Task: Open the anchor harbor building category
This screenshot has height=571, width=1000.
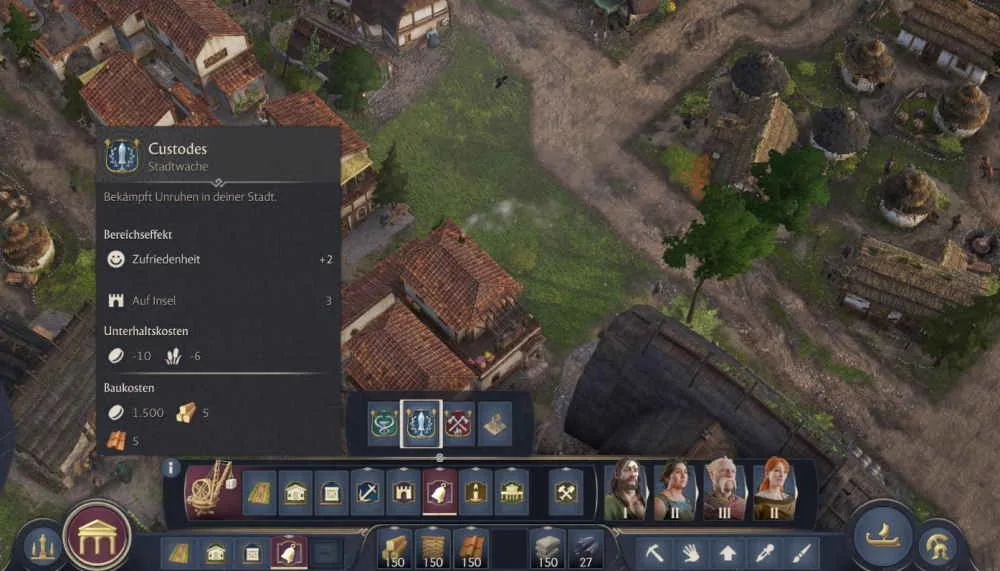Action: (367, 492)
